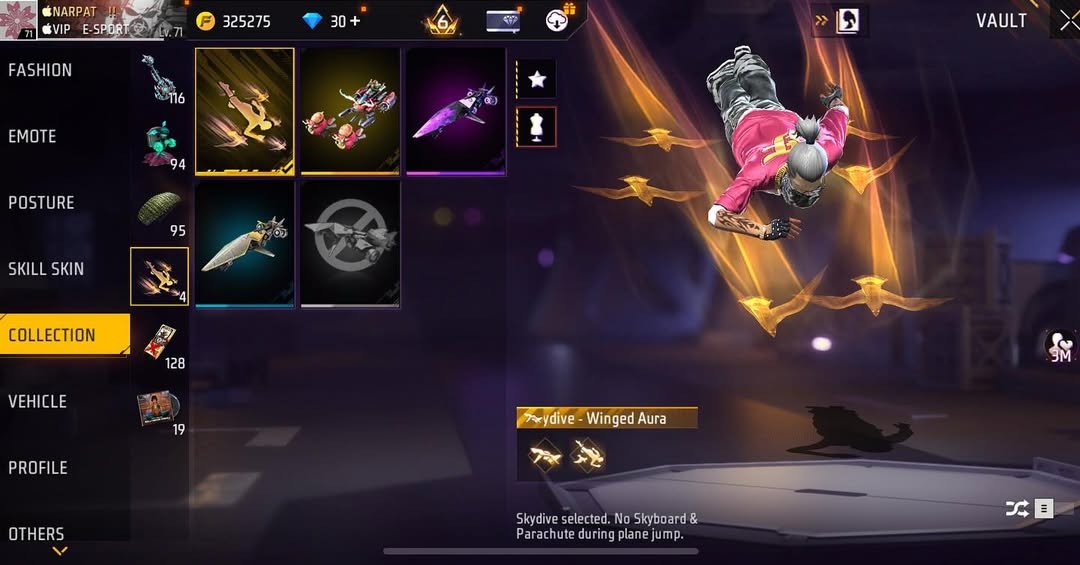Activate the shuffle random button
The width and height of the screenshot is (1080, 565).
click(x=1017, y=509)
